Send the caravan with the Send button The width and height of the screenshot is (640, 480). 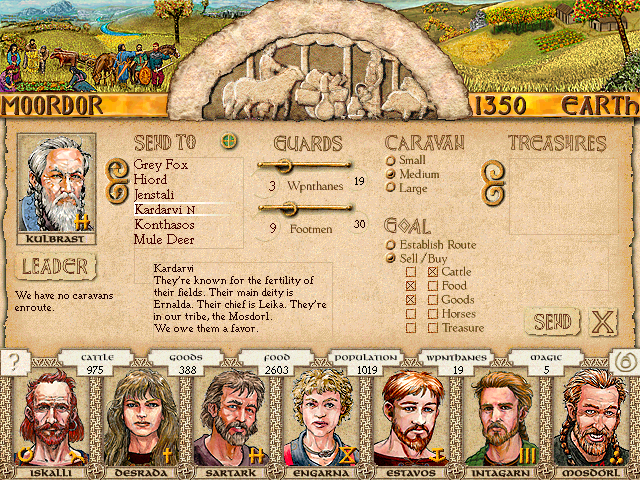point(551,322)
